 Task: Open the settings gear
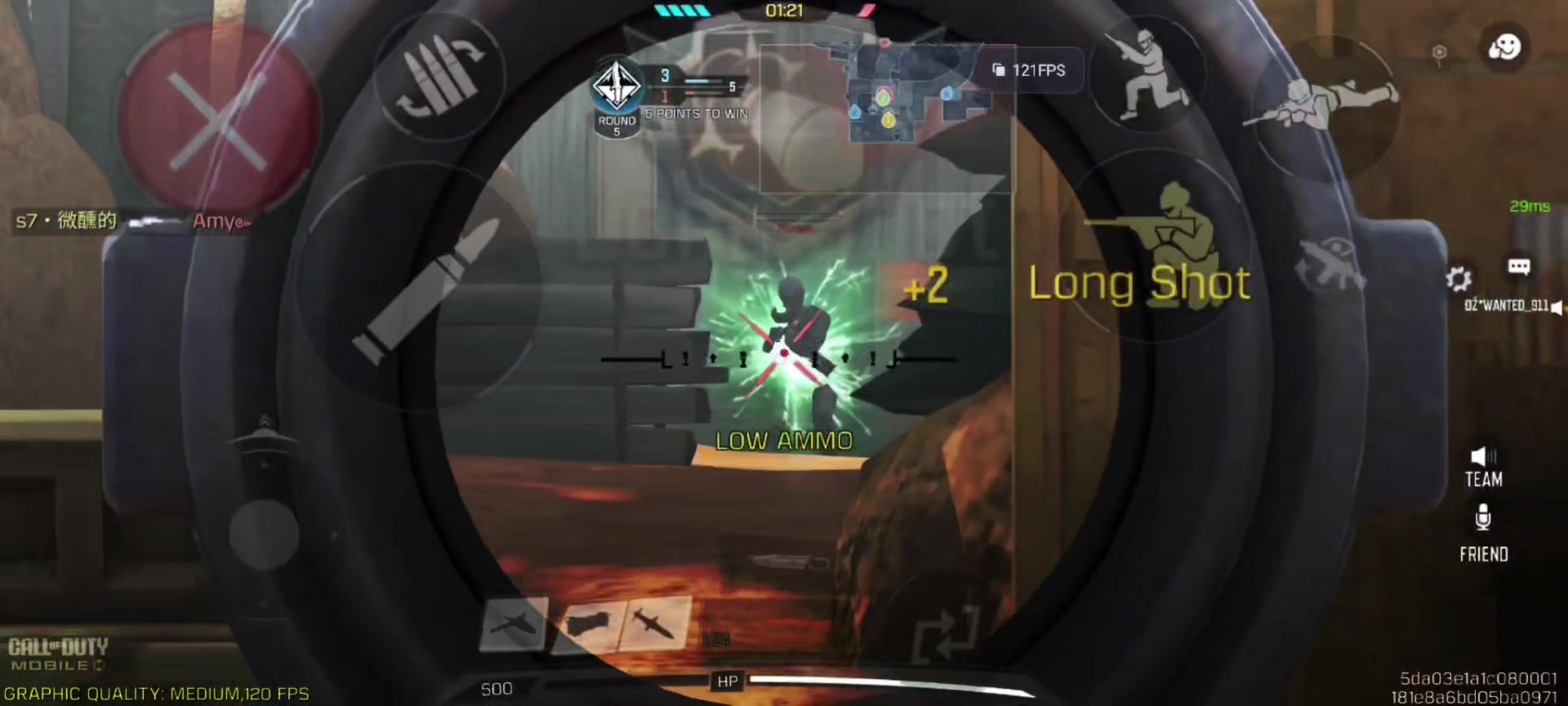(1459, 279)
